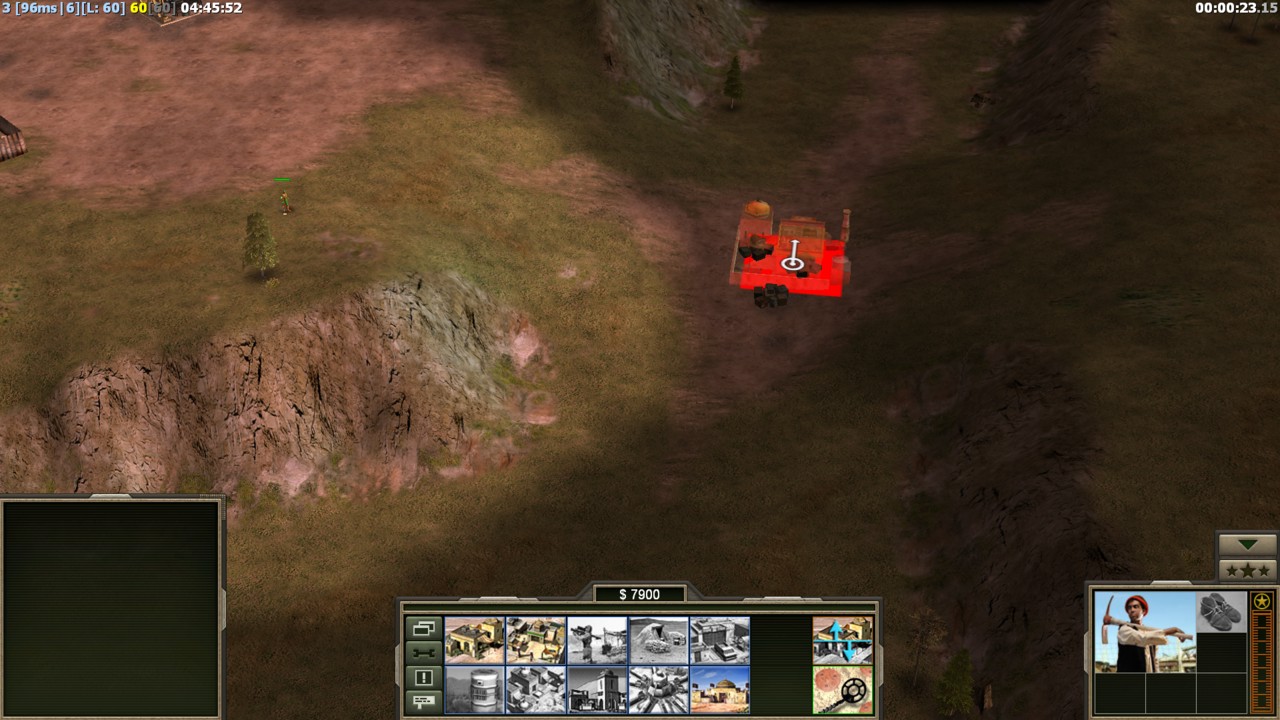
Task: Click the overlapping windows button
Action: pyautogui.click(x=423, y=629)
